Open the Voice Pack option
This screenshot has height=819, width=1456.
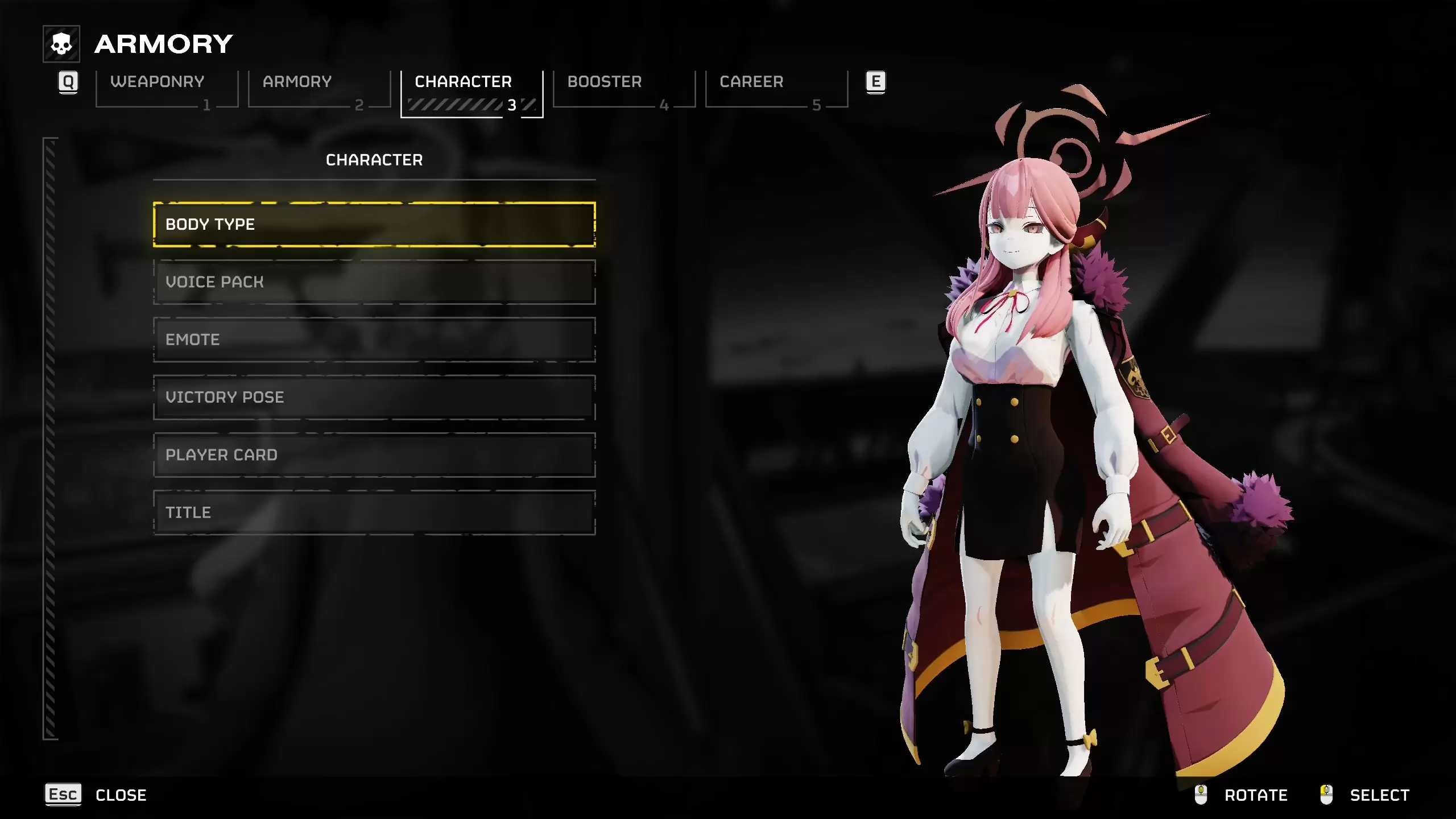tap(374, 282)
